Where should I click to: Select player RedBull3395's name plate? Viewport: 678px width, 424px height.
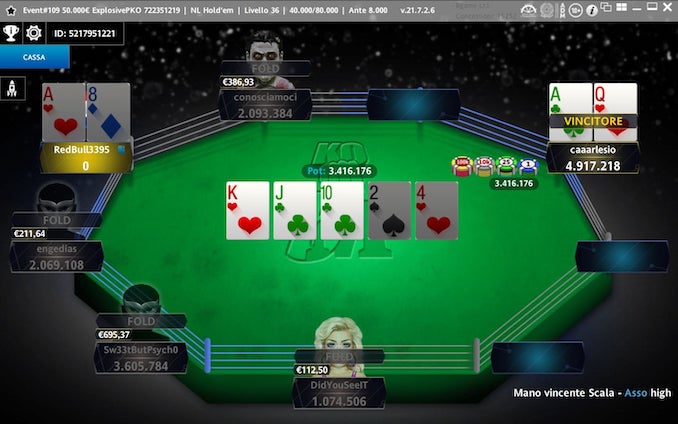86,157
